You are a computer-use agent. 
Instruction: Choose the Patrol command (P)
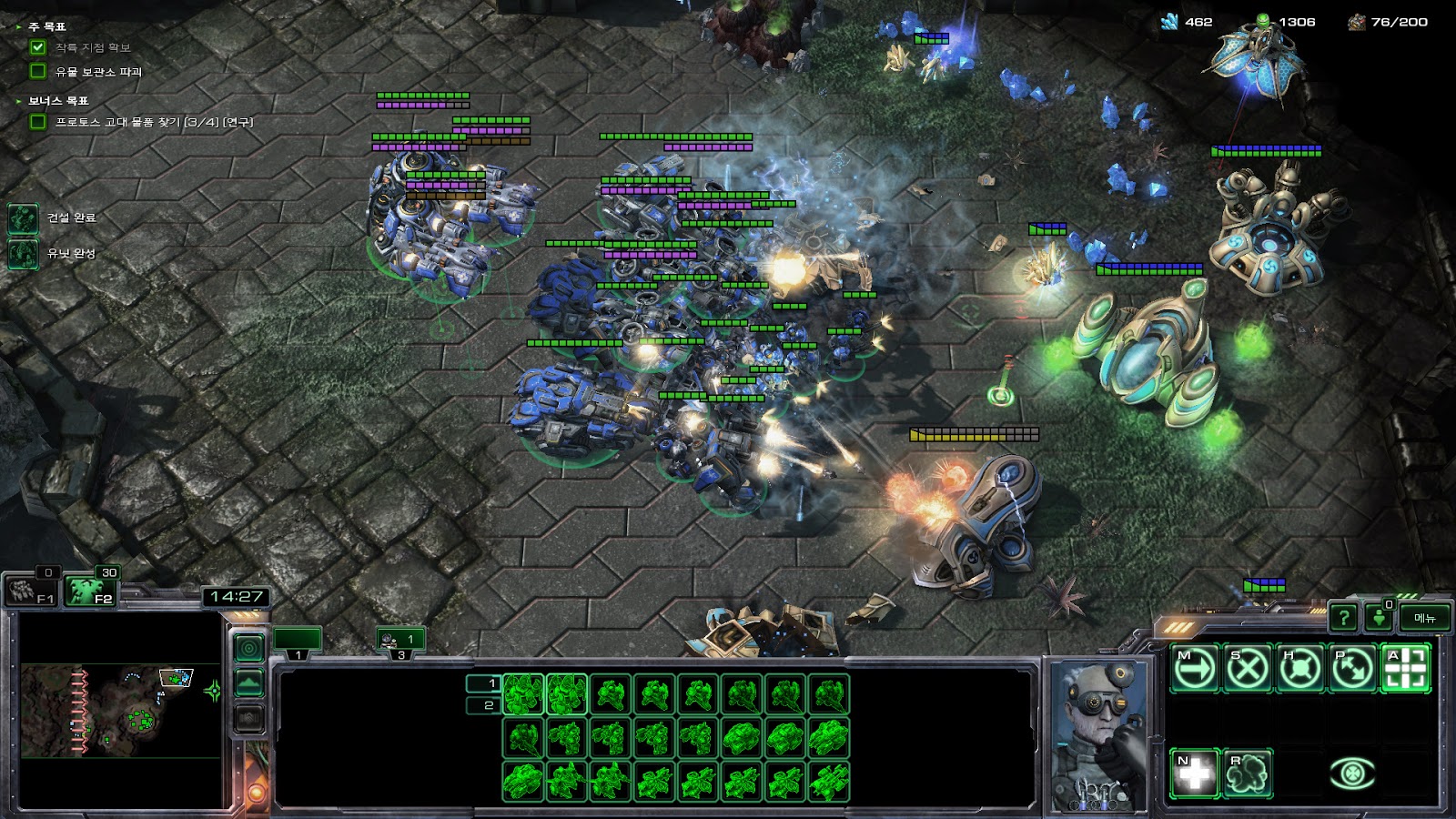[1352, 669]
